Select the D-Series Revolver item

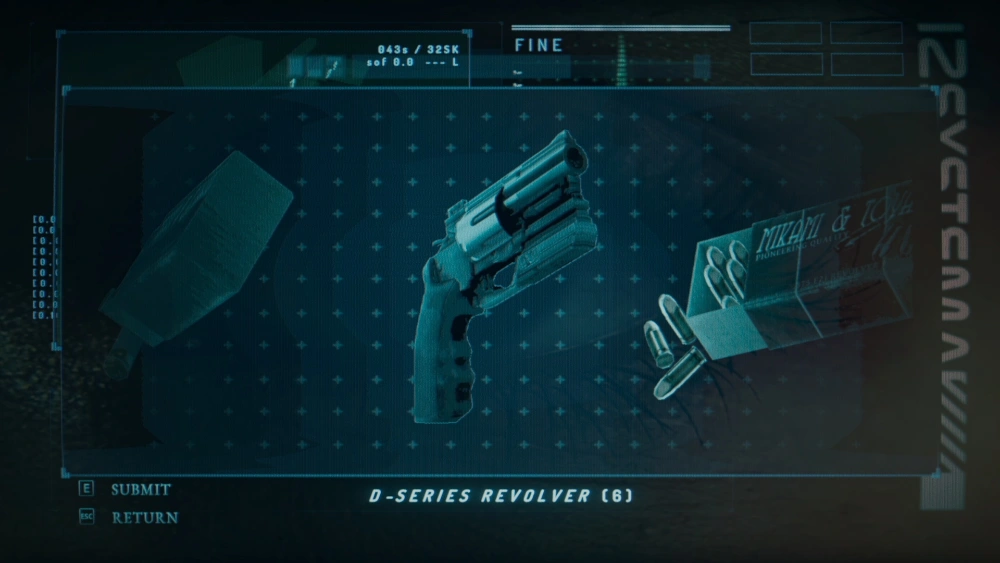(500, 270)
